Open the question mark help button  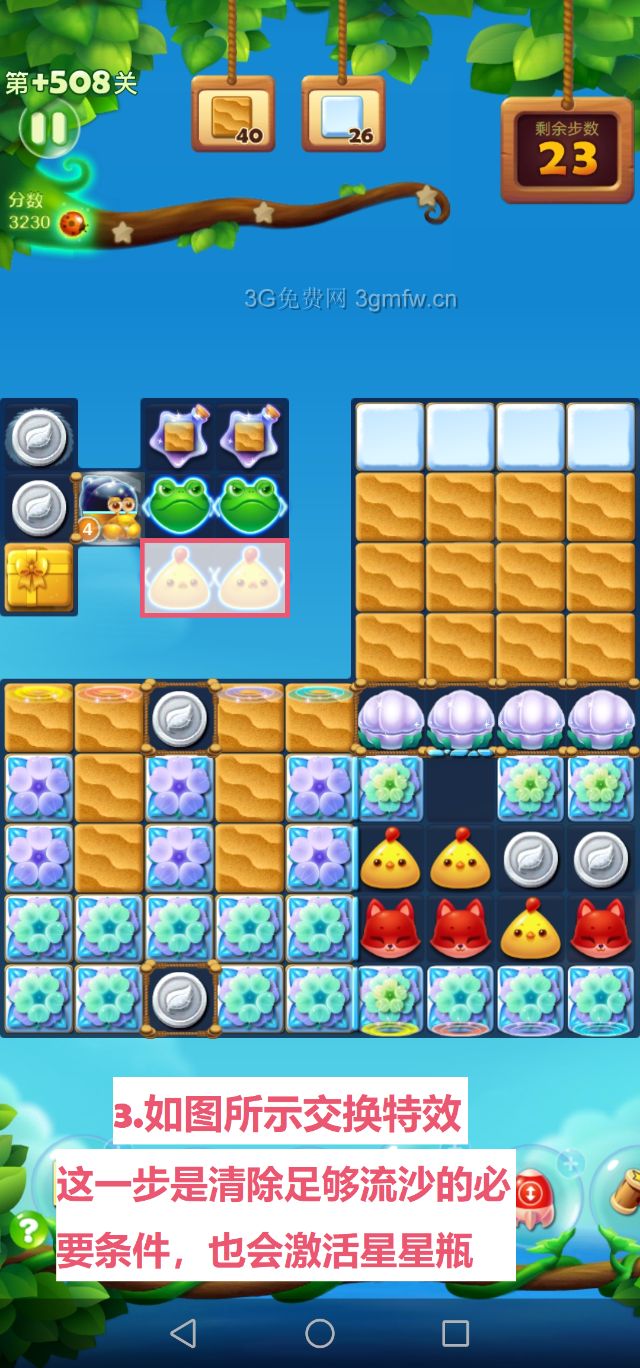[29, 1229]
